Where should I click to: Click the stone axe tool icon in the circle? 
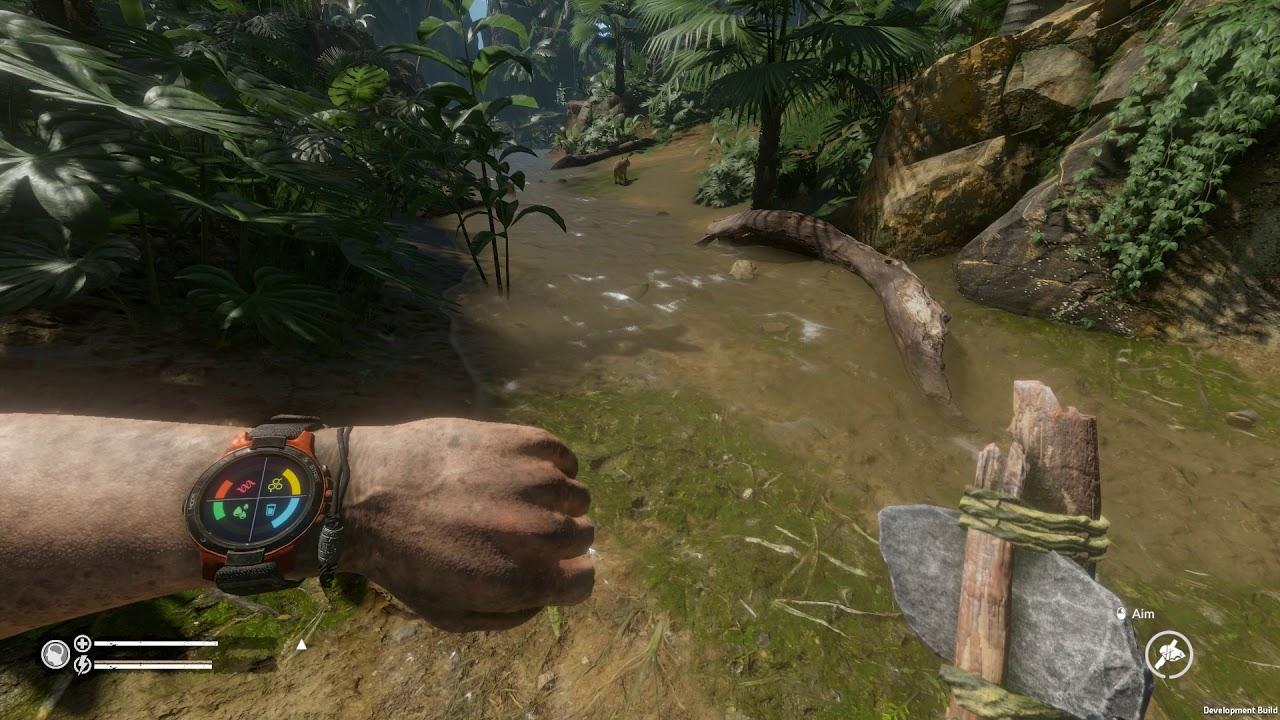(x=1167, y=655)
